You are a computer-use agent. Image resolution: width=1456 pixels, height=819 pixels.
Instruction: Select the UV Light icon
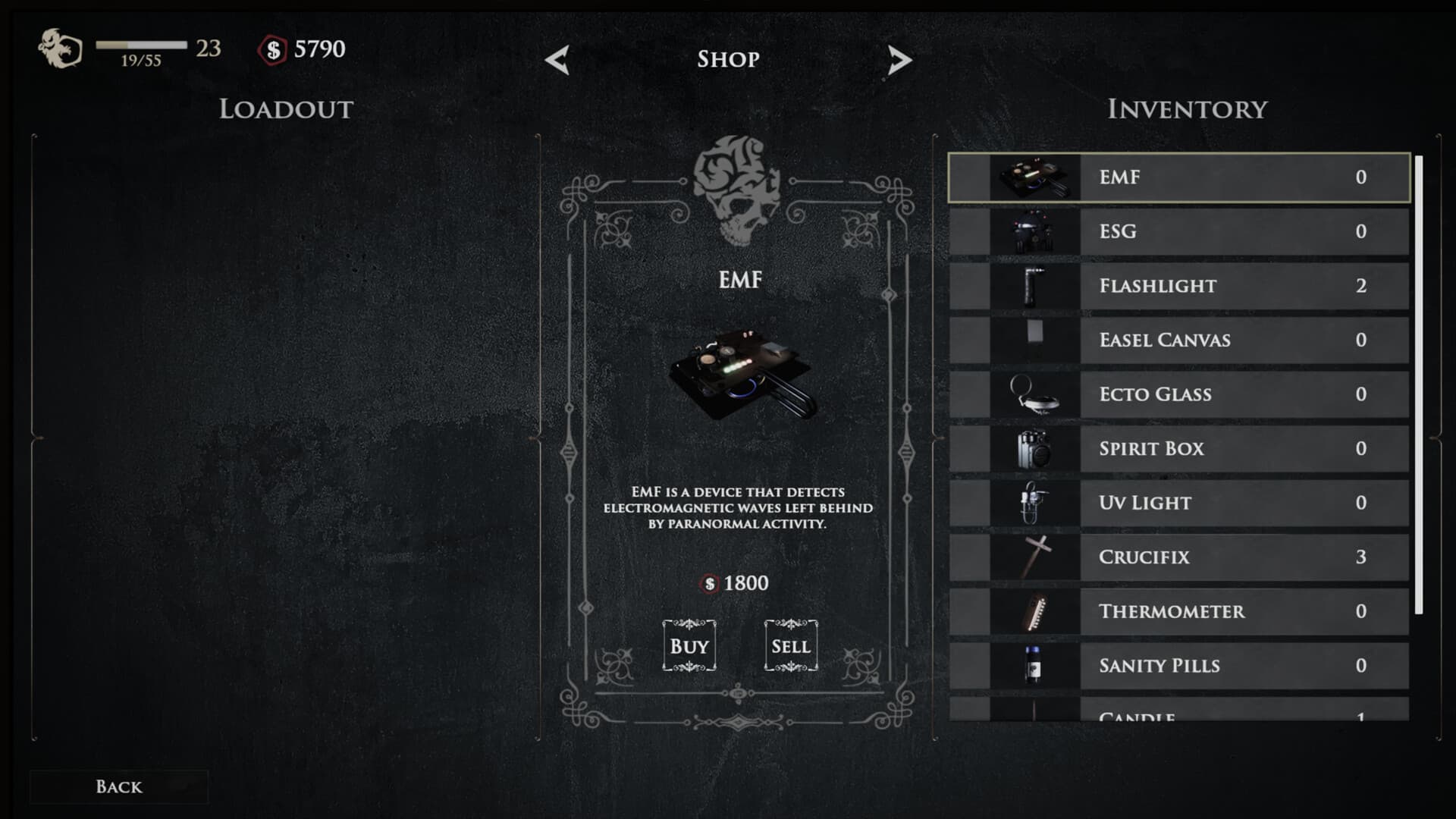[1033, 502]
